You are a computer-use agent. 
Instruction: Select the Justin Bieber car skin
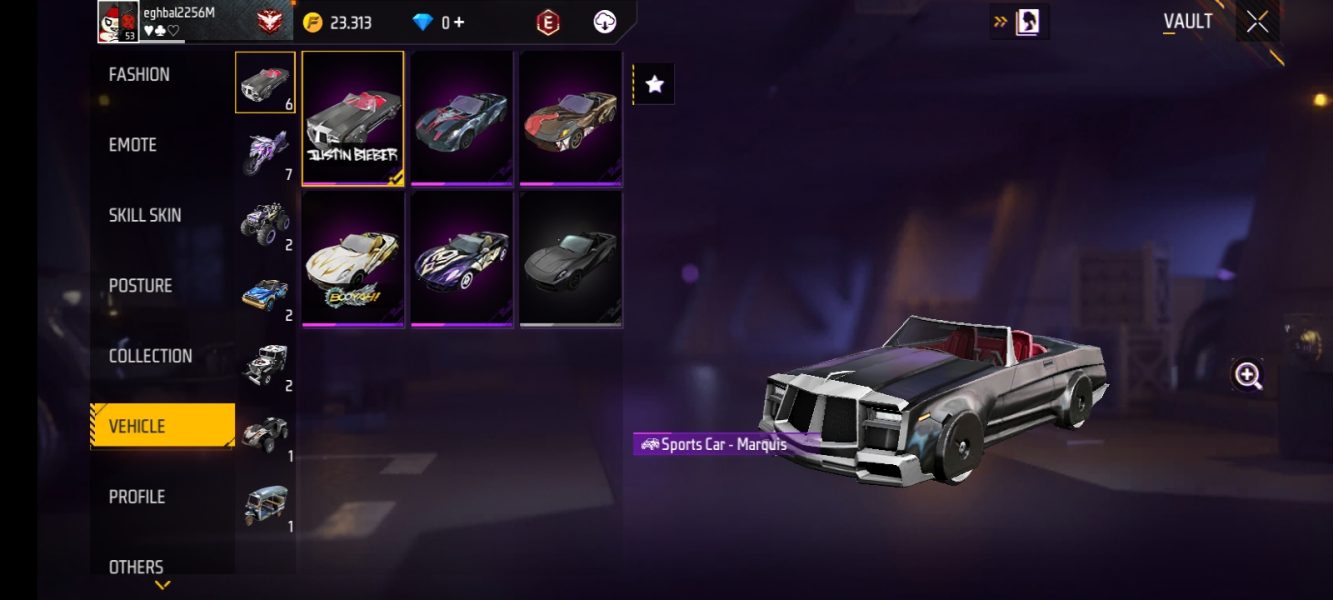(353, 119)
